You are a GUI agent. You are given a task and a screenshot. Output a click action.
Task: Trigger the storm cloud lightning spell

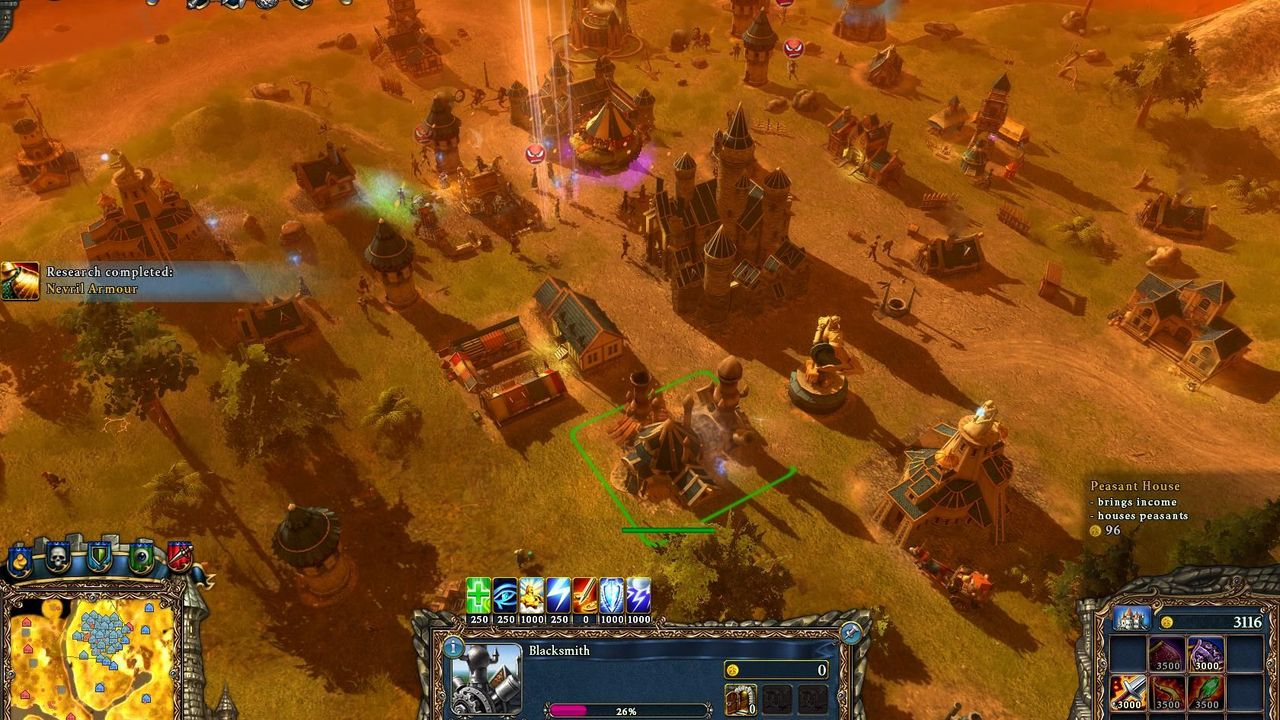click(x=638, y=594)
